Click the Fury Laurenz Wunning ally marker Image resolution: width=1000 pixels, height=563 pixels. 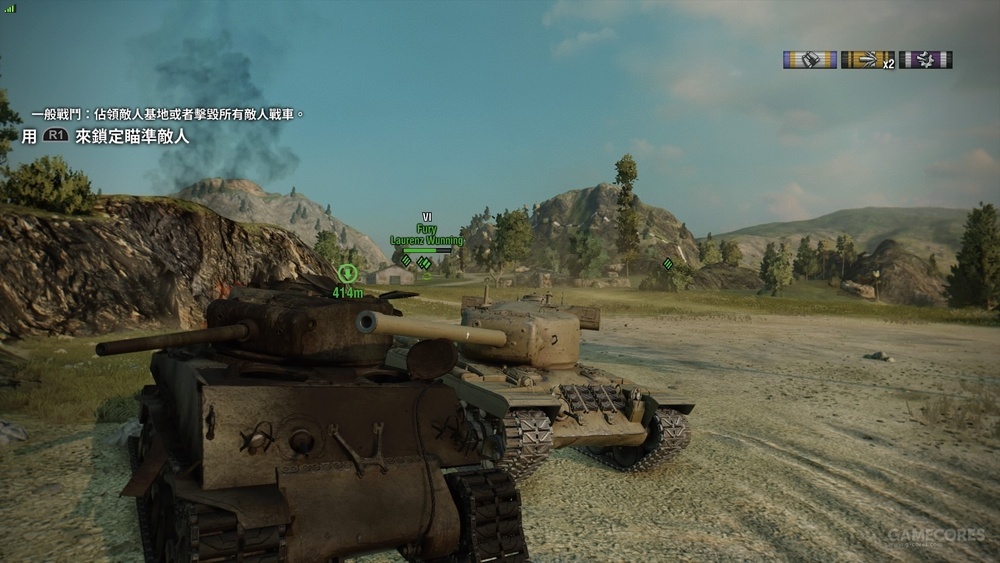[x=425, y=236]
